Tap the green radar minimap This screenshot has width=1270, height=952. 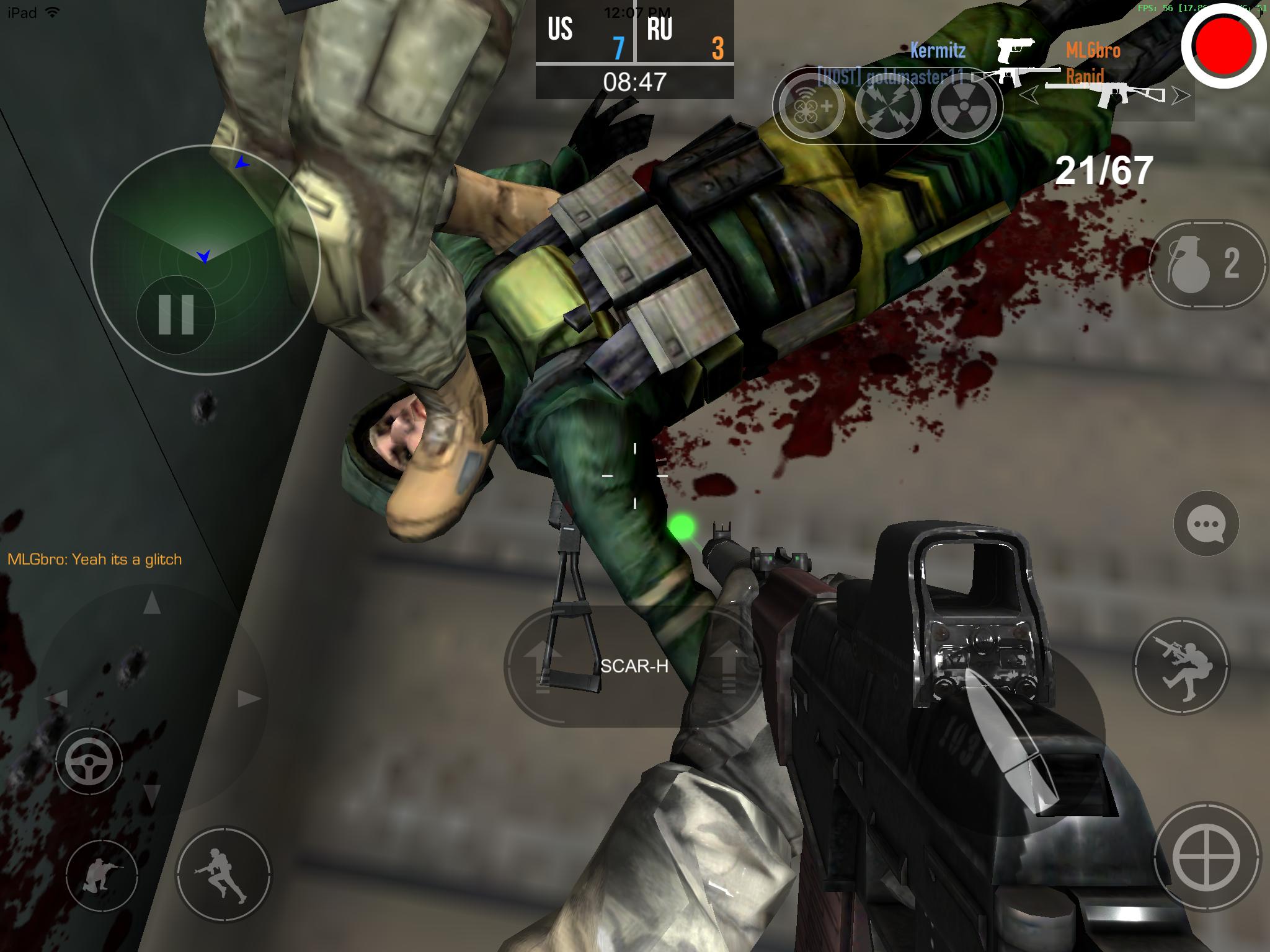pyautogui.click(x=205, y=223)
